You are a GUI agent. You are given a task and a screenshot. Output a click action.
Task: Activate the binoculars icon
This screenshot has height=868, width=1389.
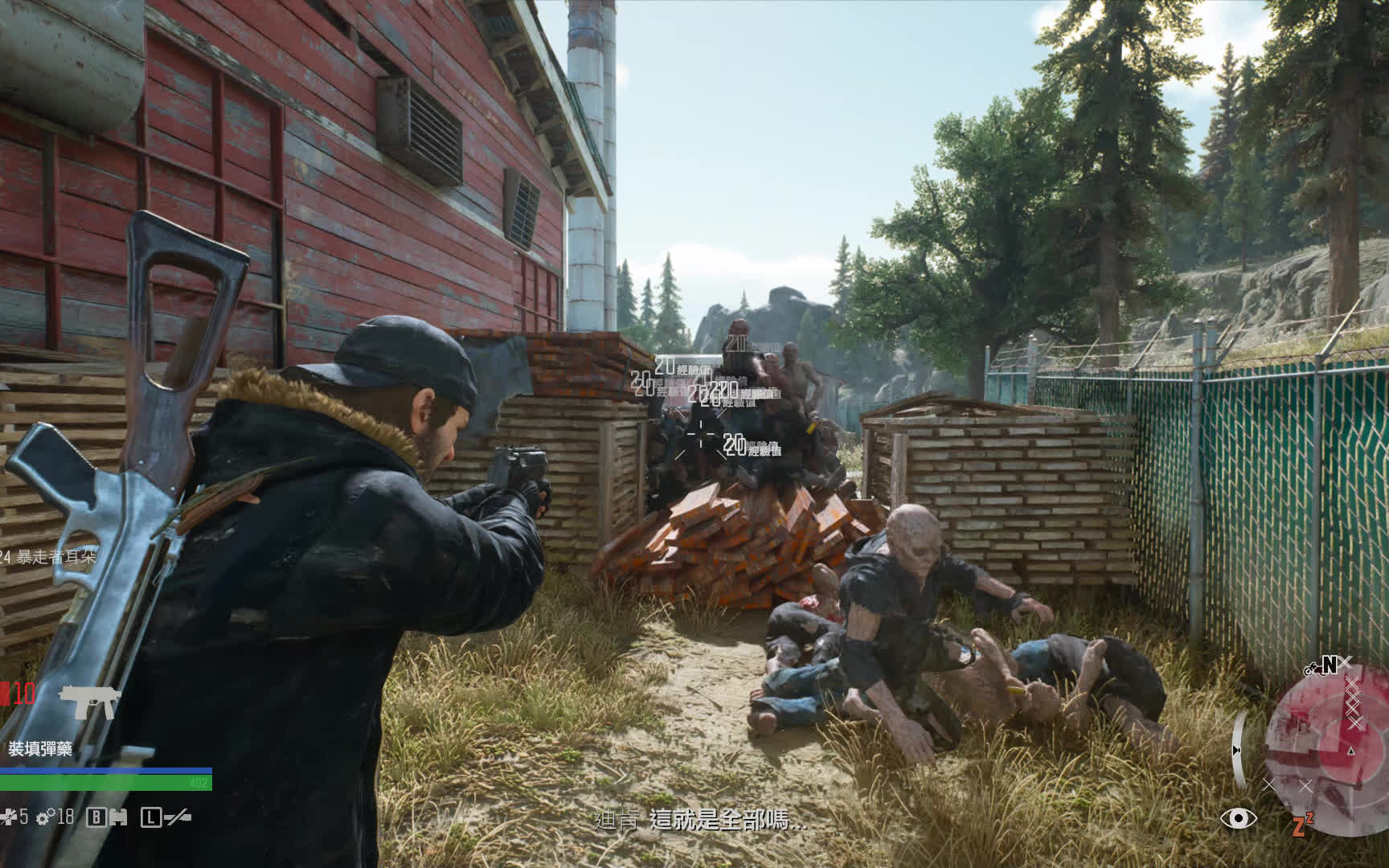coord(118,817)
